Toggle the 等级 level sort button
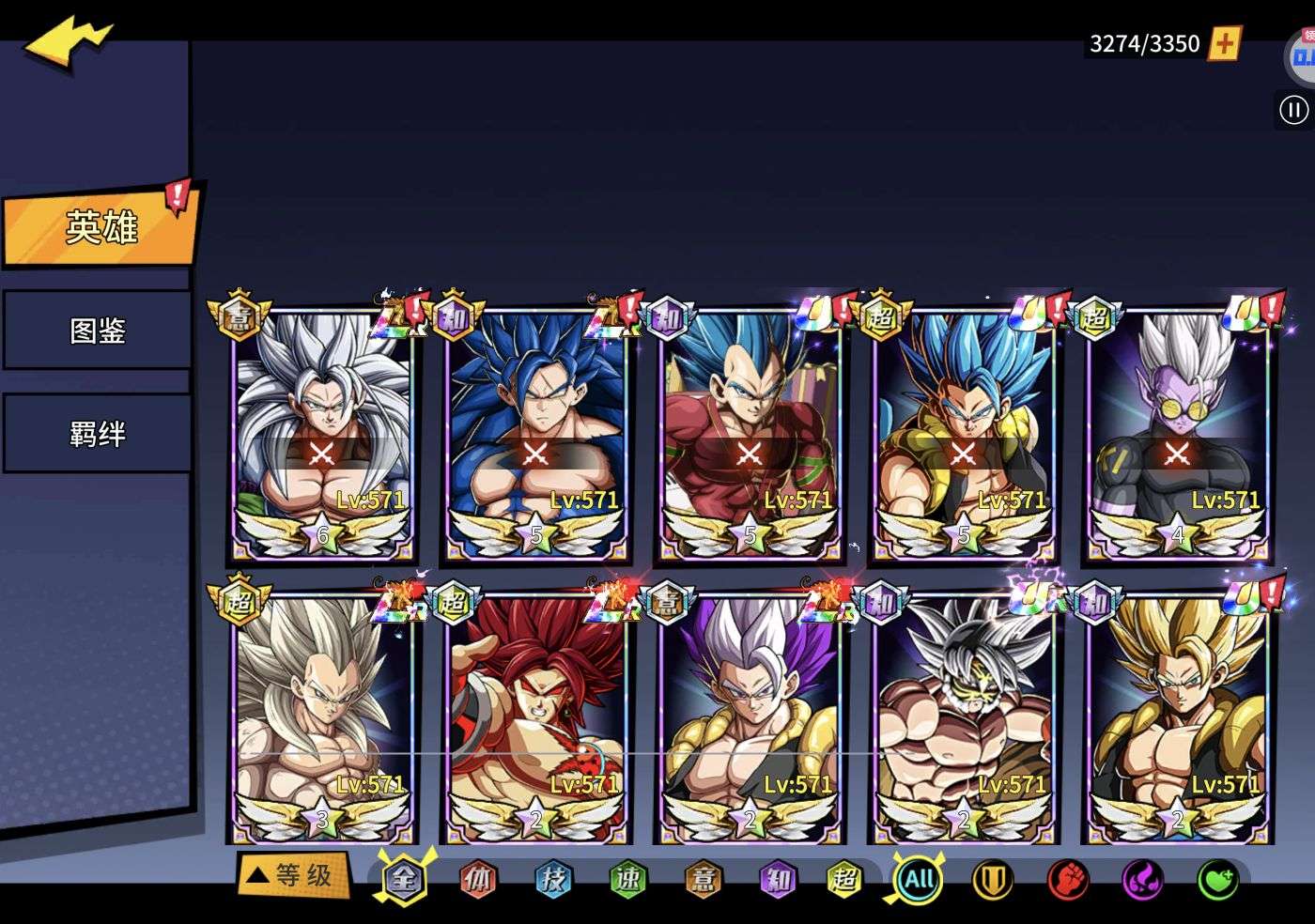Image resolution: width=1315 pixels, height=924 pixels. [x=291, y=876]
